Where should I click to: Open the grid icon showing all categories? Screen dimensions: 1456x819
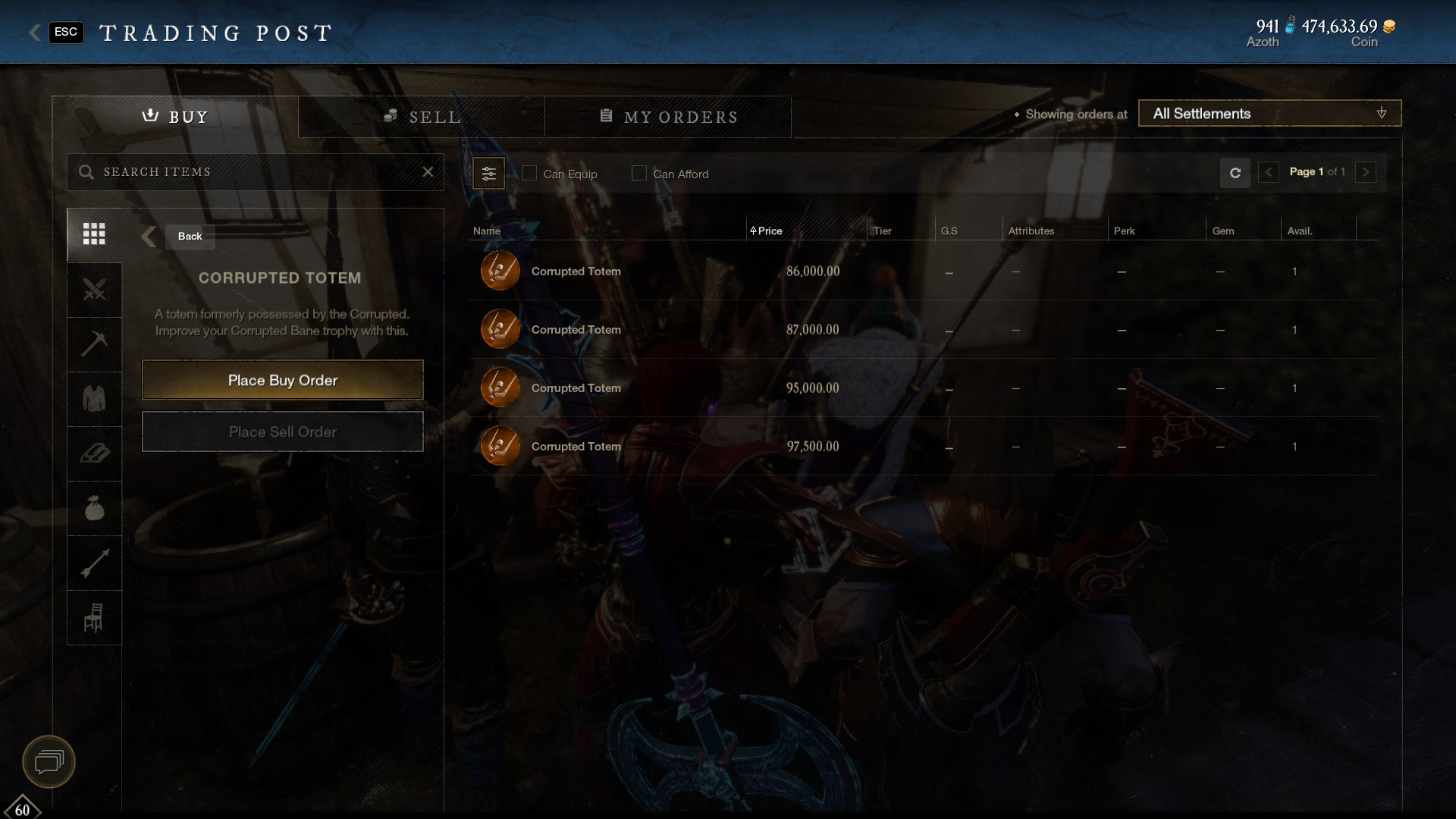(x=93, y=234)
